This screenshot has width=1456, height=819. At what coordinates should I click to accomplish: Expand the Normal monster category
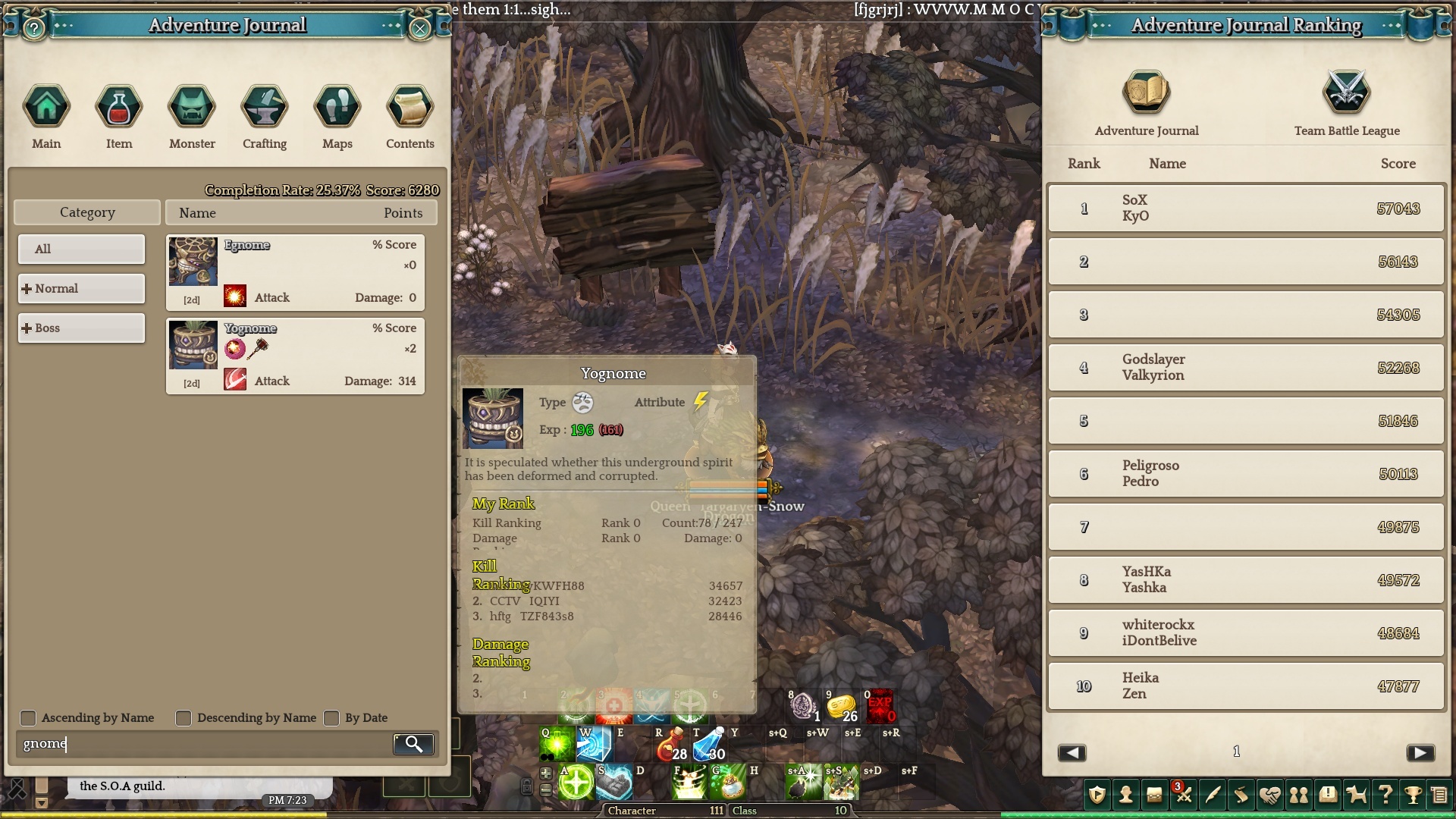coord(81,288)
